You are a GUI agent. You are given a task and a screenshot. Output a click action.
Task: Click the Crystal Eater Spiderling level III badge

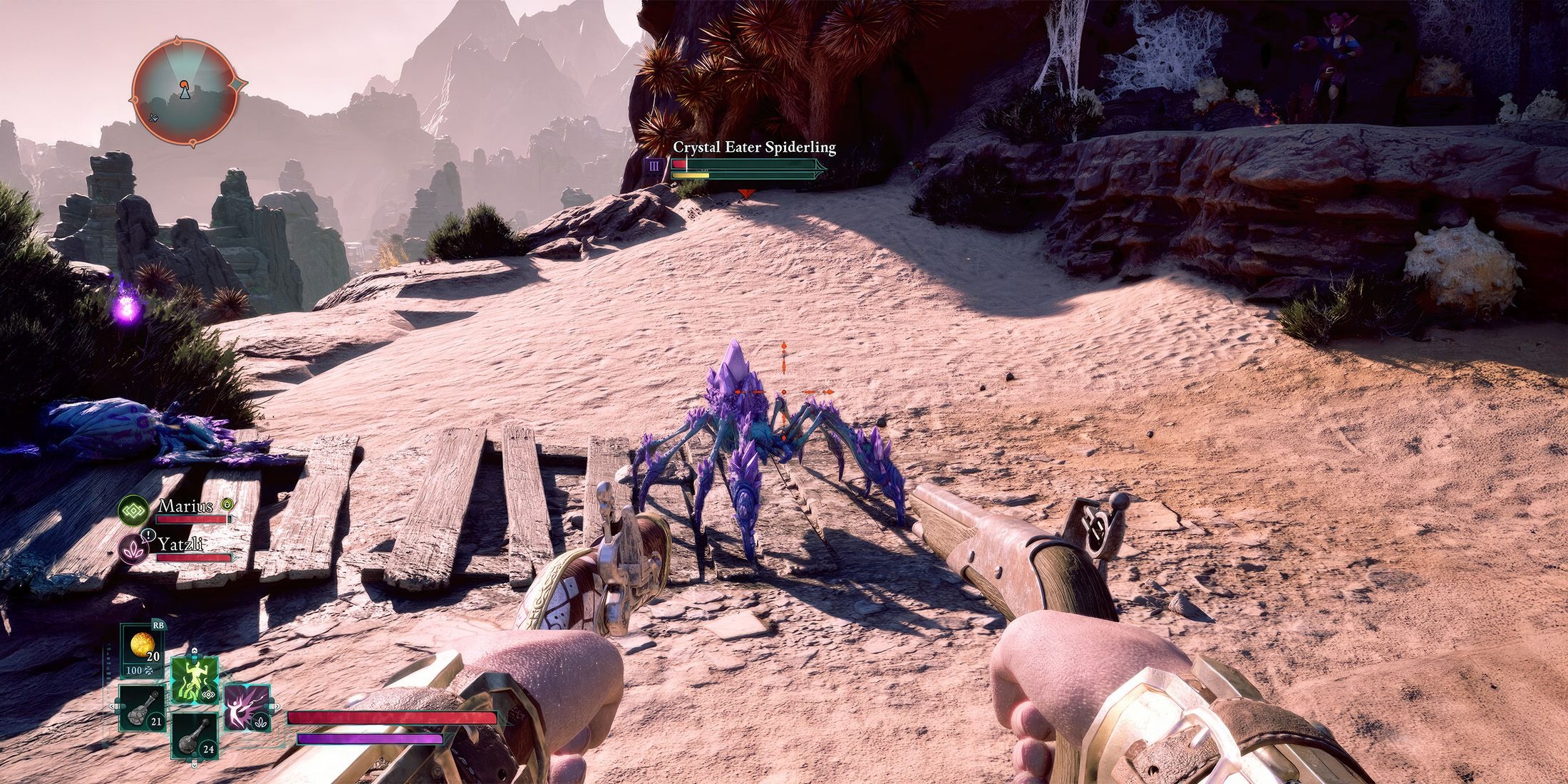[654, 167]
